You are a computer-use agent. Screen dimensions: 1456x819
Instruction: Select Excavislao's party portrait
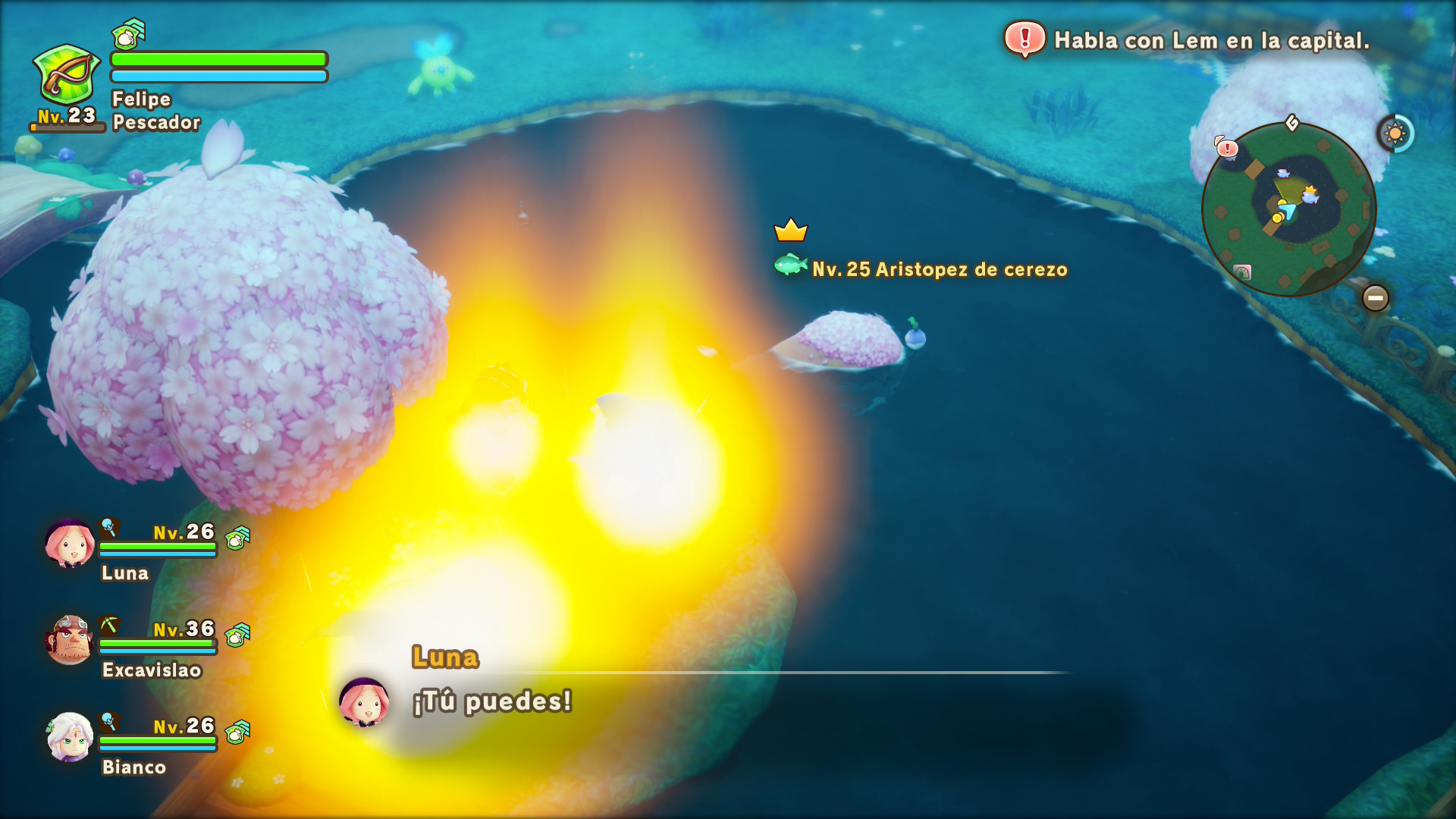coord(70,640)
